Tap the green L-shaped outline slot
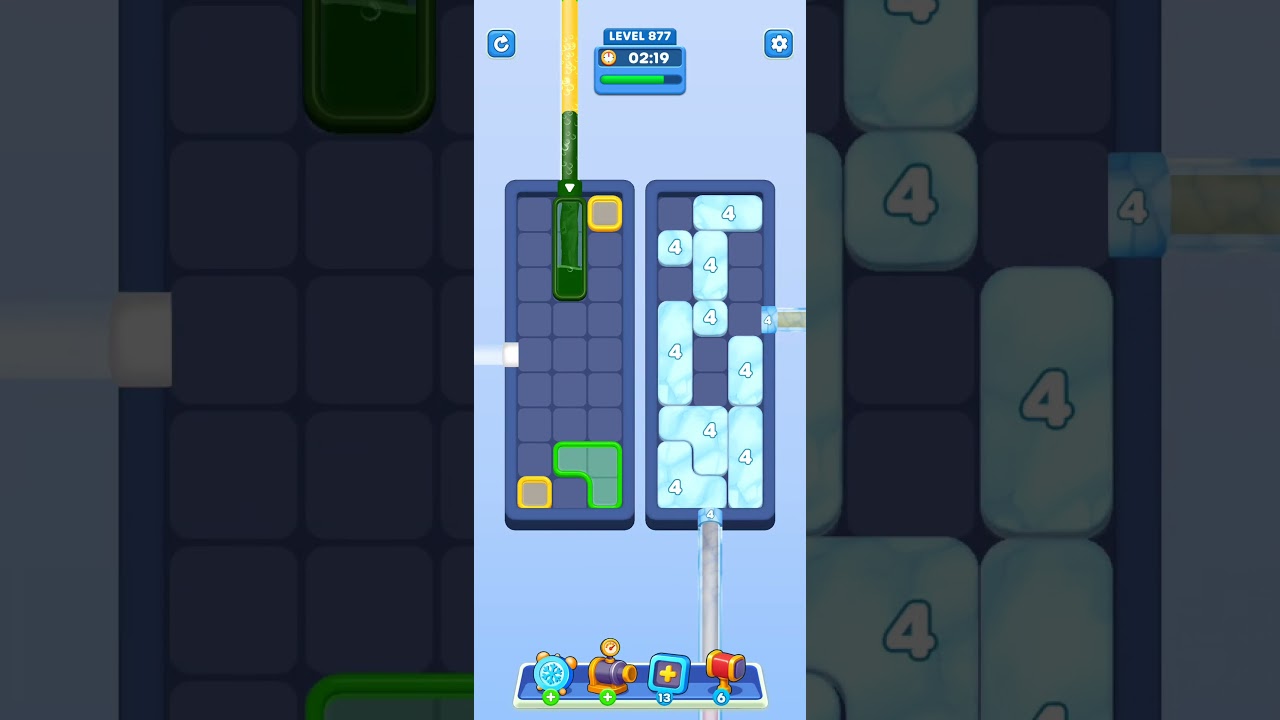Screen dimensions: 1280x720 click(590, 472)
